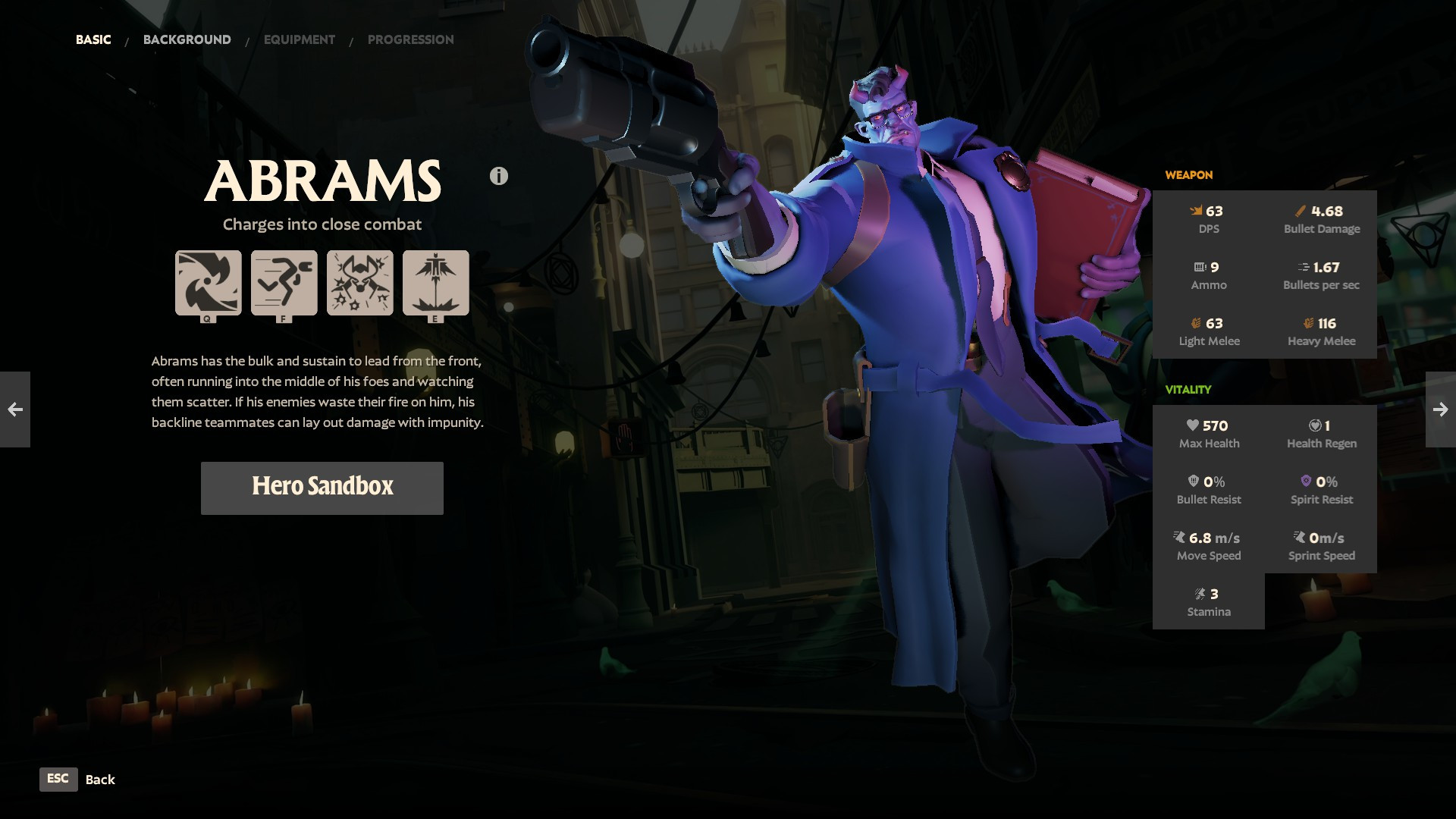Go to the previous hero with left arrow
The image size is (1456, 819).
(15, 409)
